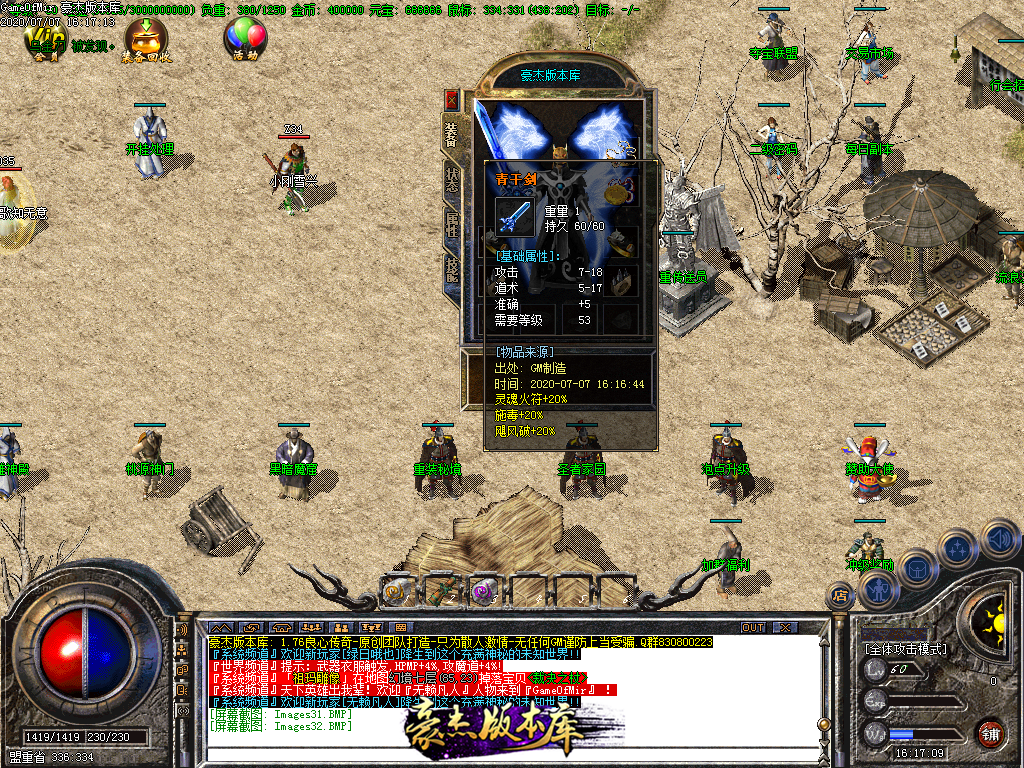The height and width of the screenshot is (768, 1024).
Task: Use the second hotbar item with green bundle
Action: click(441, 591)
